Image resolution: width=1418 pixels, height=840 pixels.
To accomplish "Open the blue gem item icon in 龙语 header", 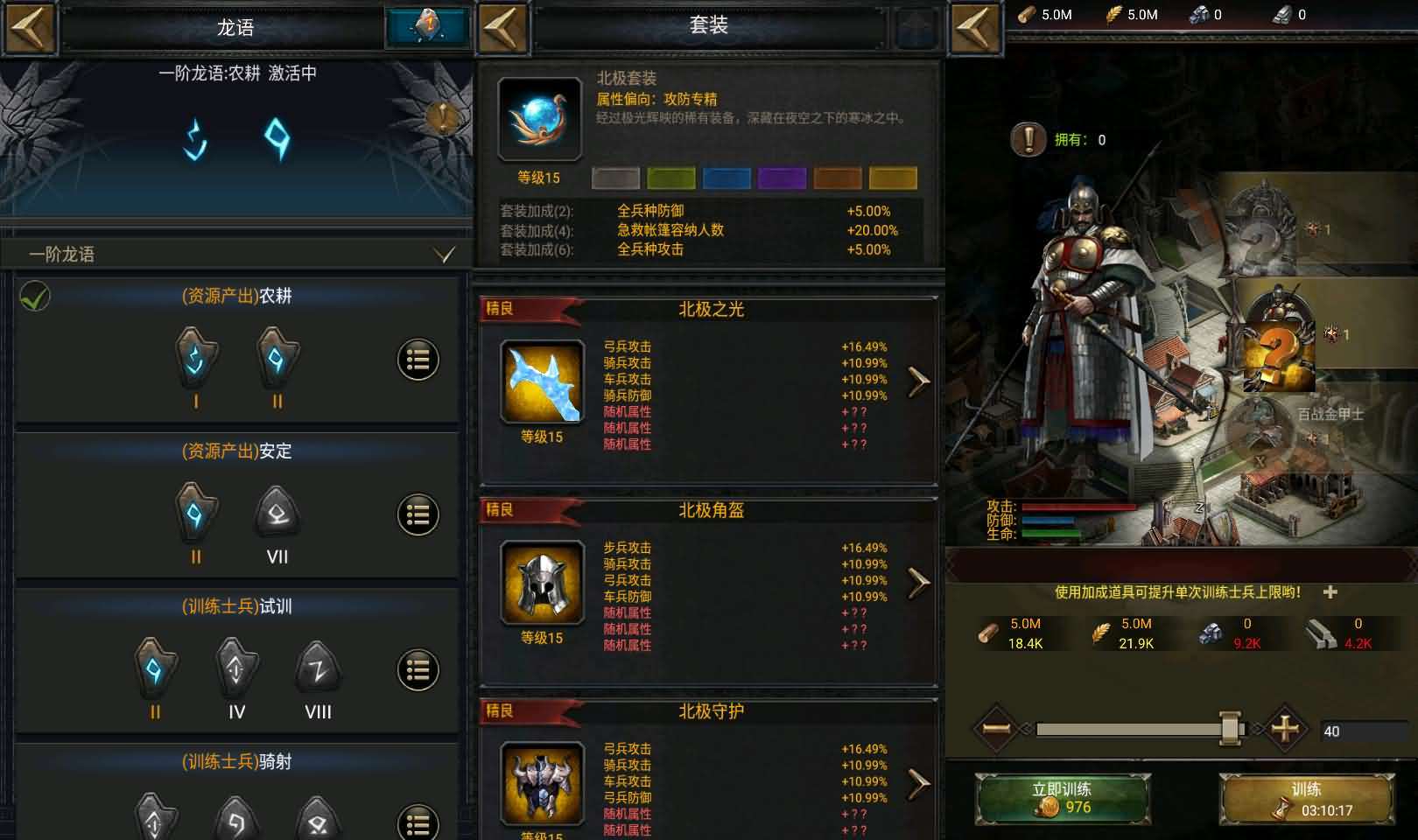I will point(426,26).
